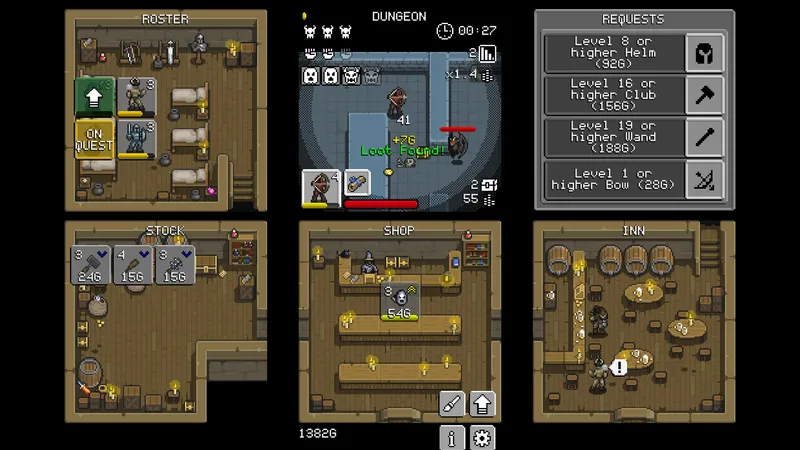Open the dungeon bar chart stats icon
The image size is (800, 450).
pyautogui.click(x=488, y=53)
